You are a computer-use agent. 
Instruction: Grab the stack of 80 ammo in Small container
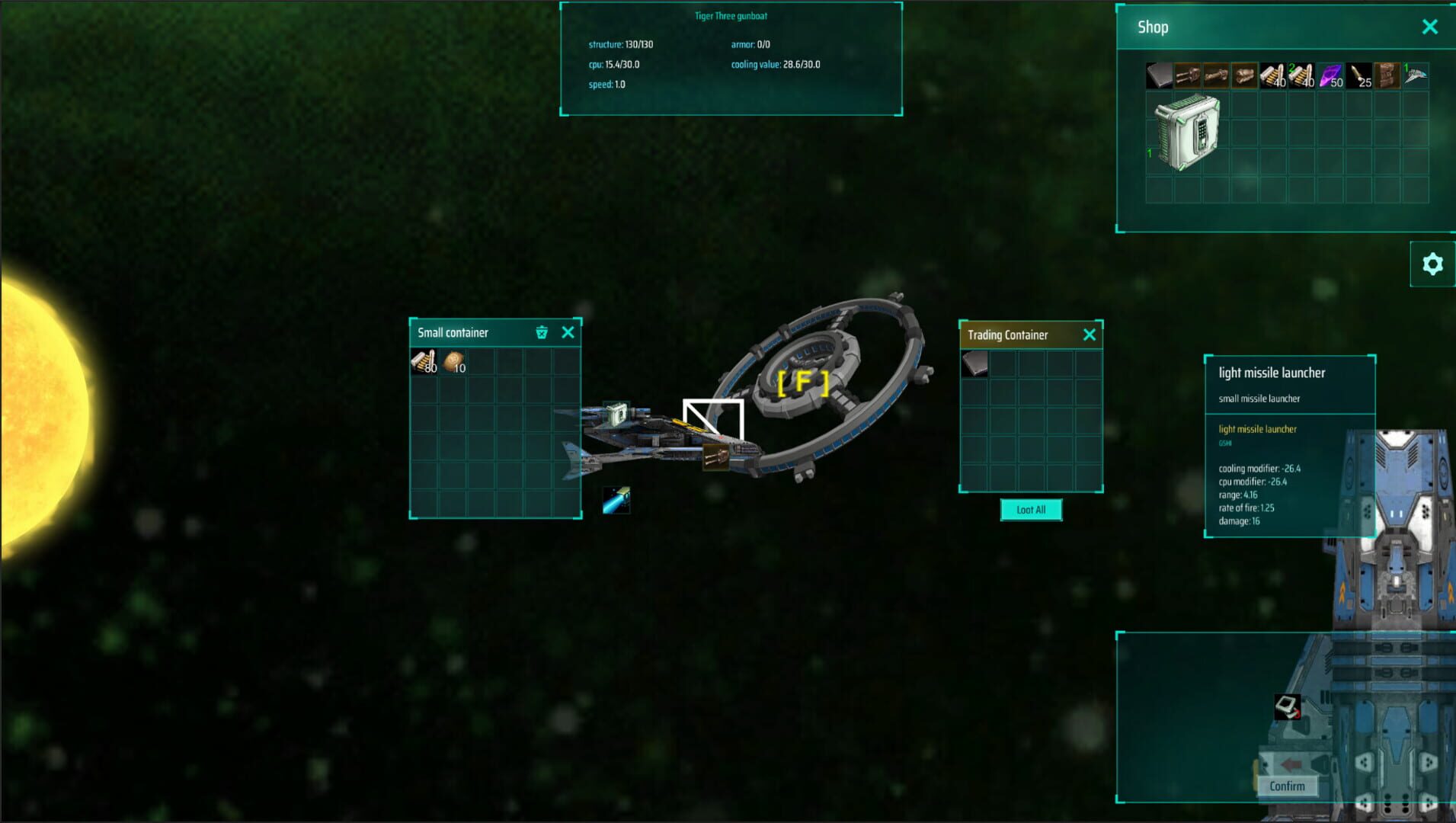(422, 362)
